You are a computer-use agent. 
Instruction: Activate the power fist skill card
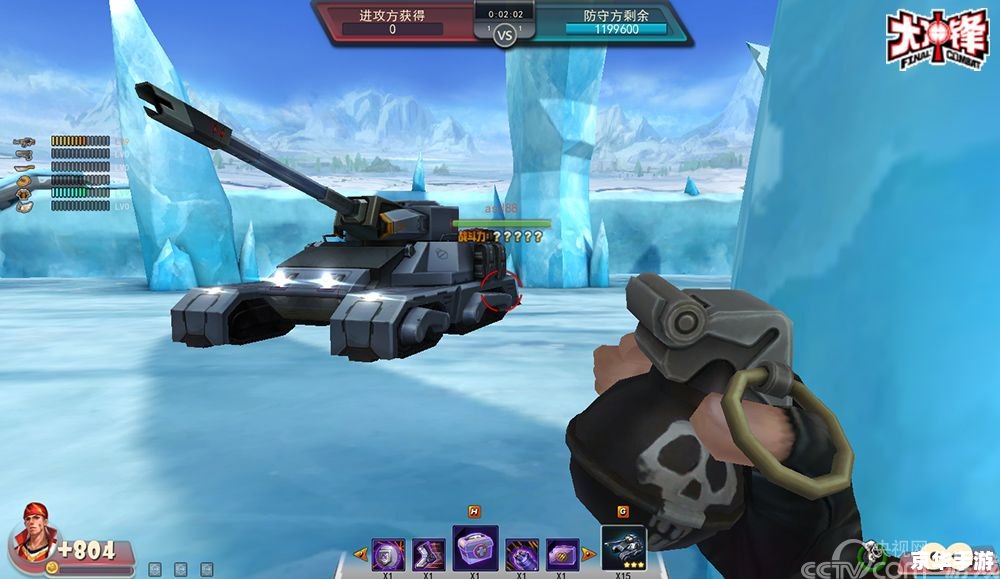pos(521,553)
